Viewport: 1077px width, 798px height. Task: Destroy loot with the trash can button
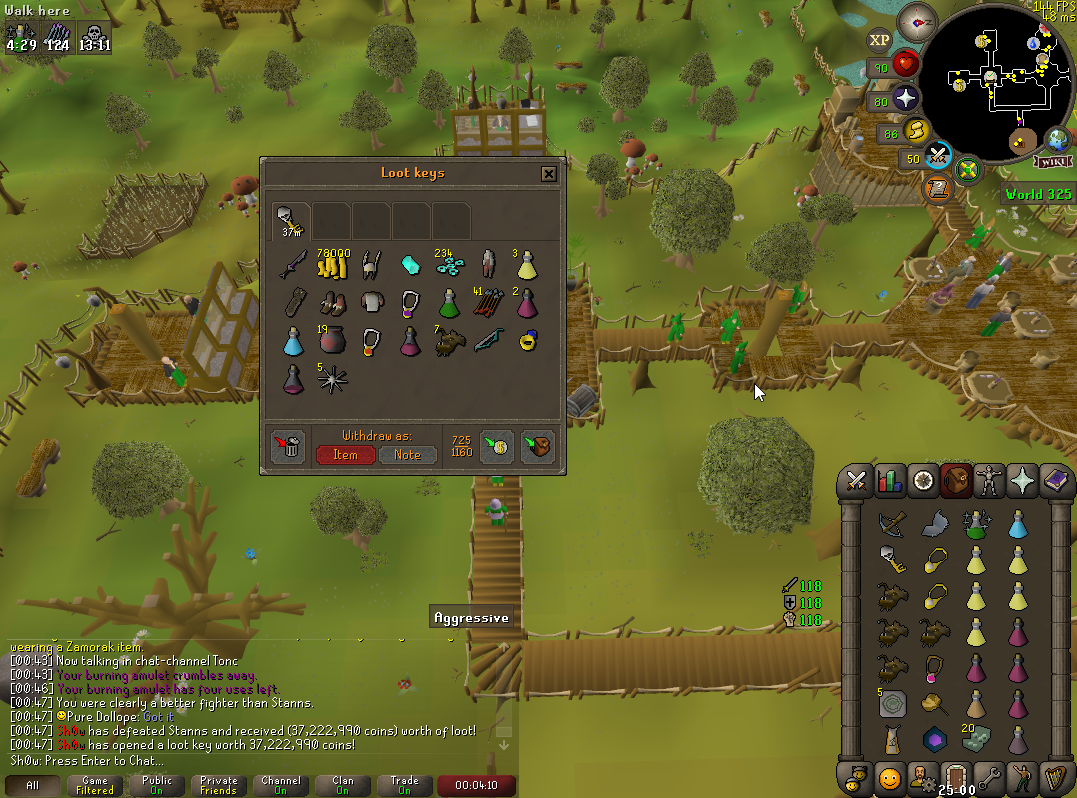[x=288, y=447]
